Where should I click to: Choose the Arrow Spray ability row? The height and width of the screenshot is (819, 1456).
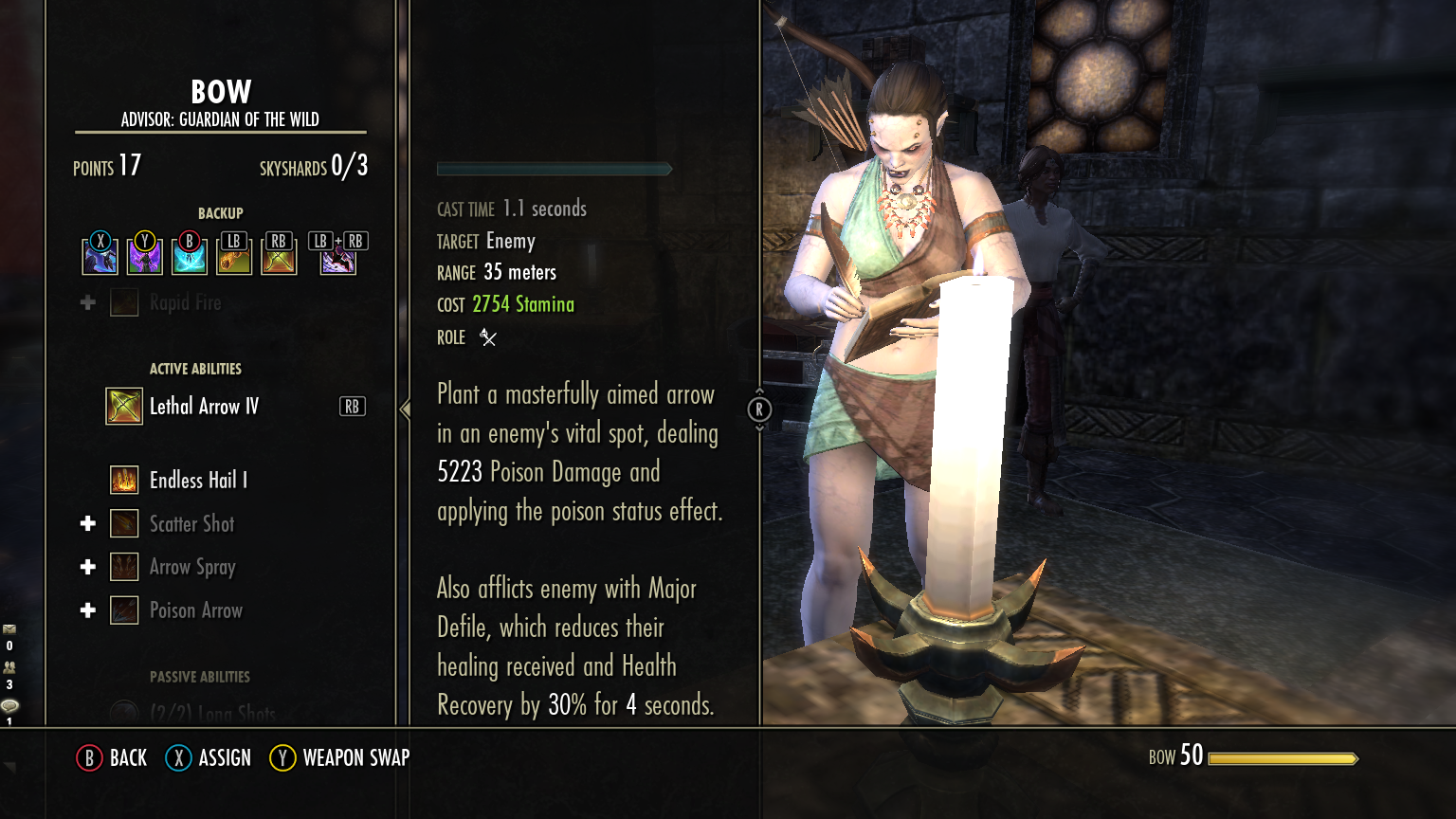192,567
